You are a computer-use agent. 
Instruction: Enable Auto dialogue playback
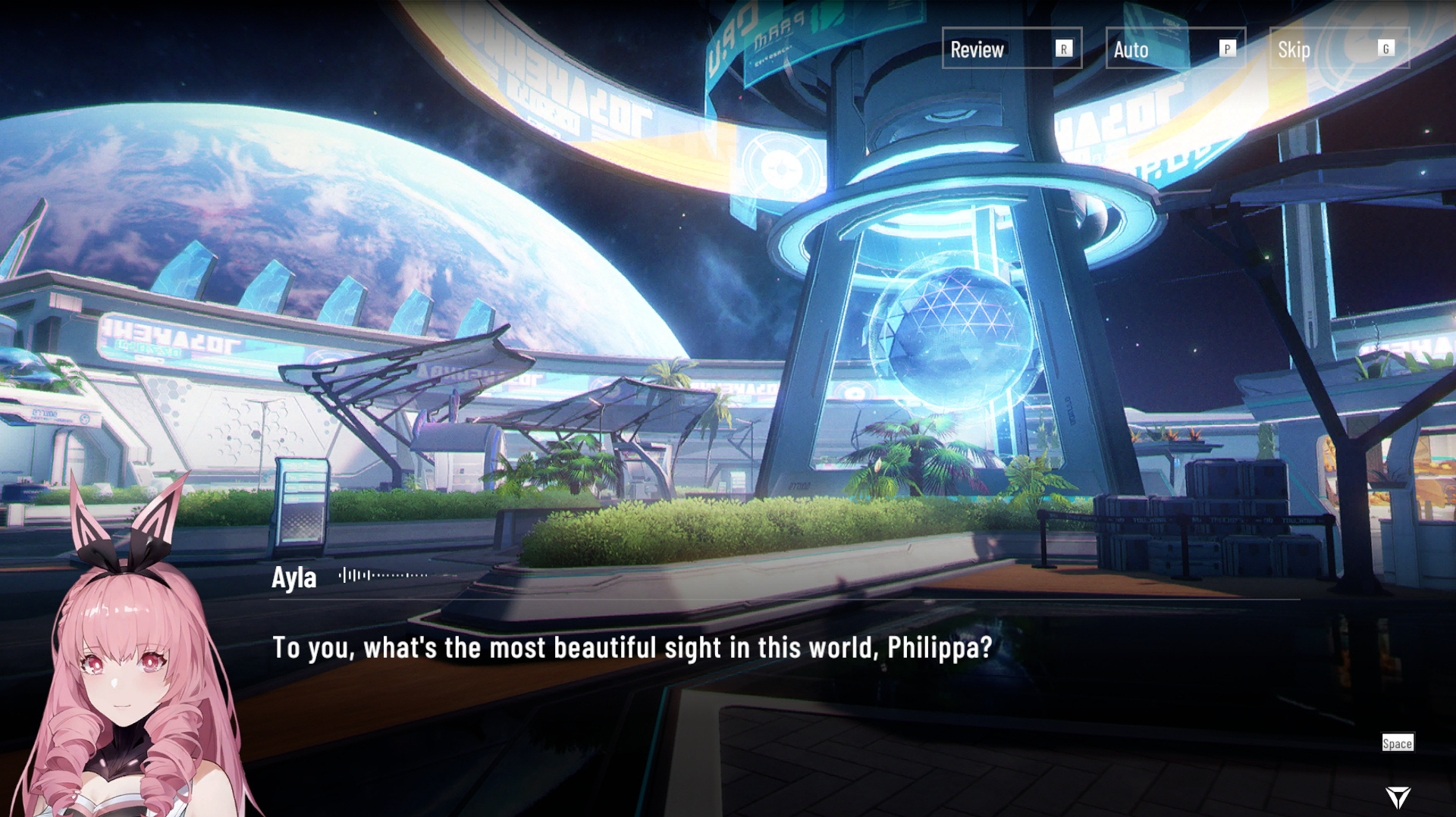pyautogui.click(x=1175, y=49)
